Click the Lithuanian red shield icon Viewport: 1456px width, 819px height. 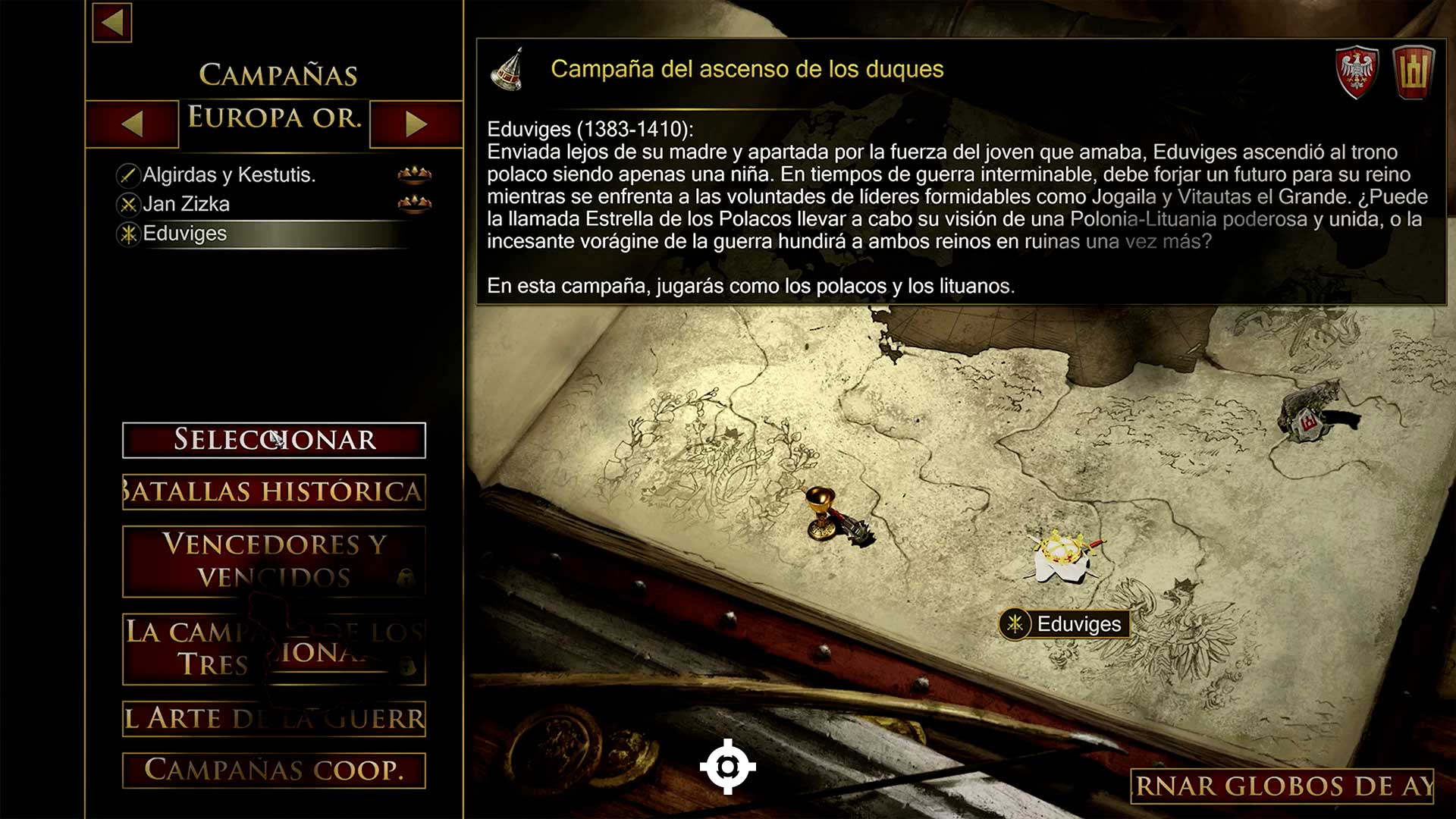1414,72
